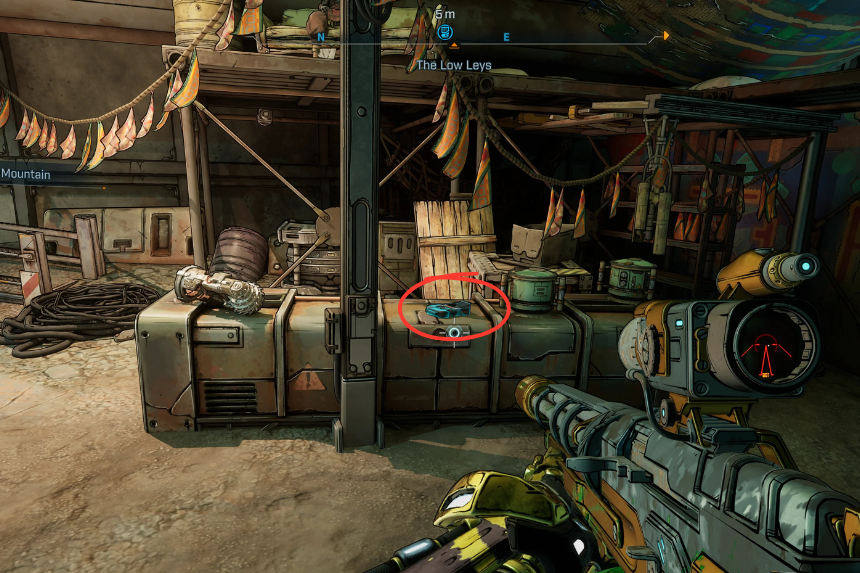
Task: Click the orange arrow marker at the compass edge
Action: coord(666,36)
